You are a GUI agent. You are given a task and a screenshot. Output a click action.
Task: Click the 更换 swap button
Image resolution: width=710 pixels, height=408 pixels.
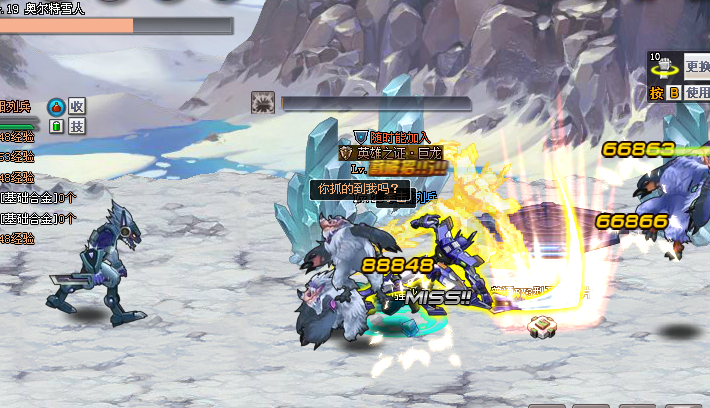point(696,68)
